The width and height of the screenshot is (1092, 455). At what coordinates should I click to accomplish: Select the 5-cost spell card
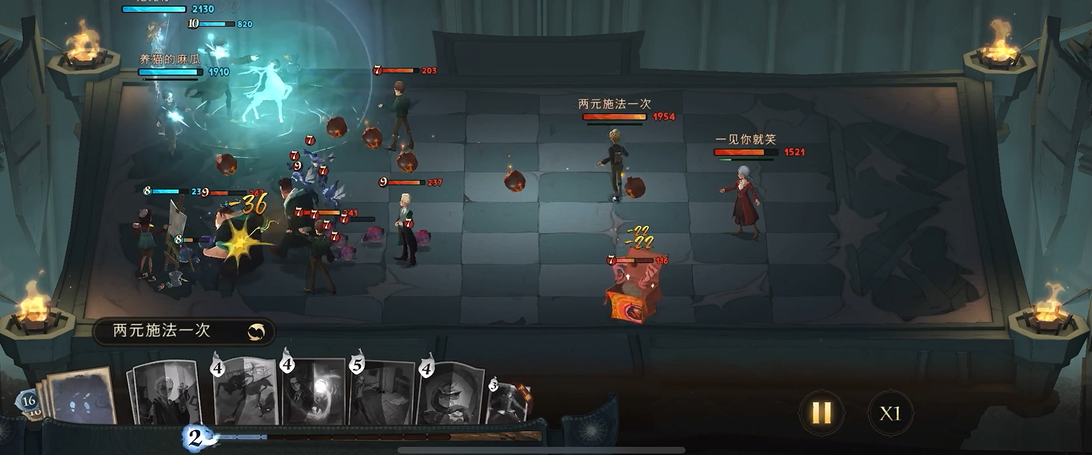coord(381,393)
